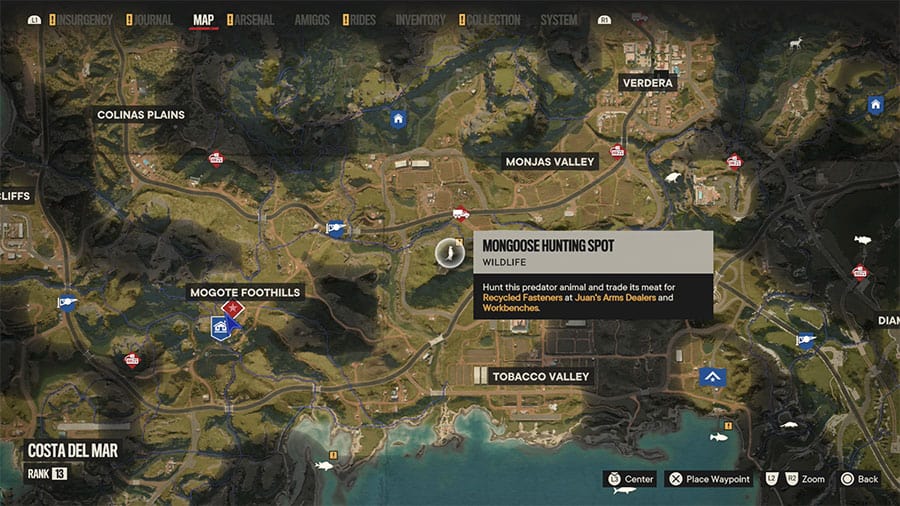
Task: Select the blue chevron marker near Tobacco Valley
Action: (x=712, y=376)
